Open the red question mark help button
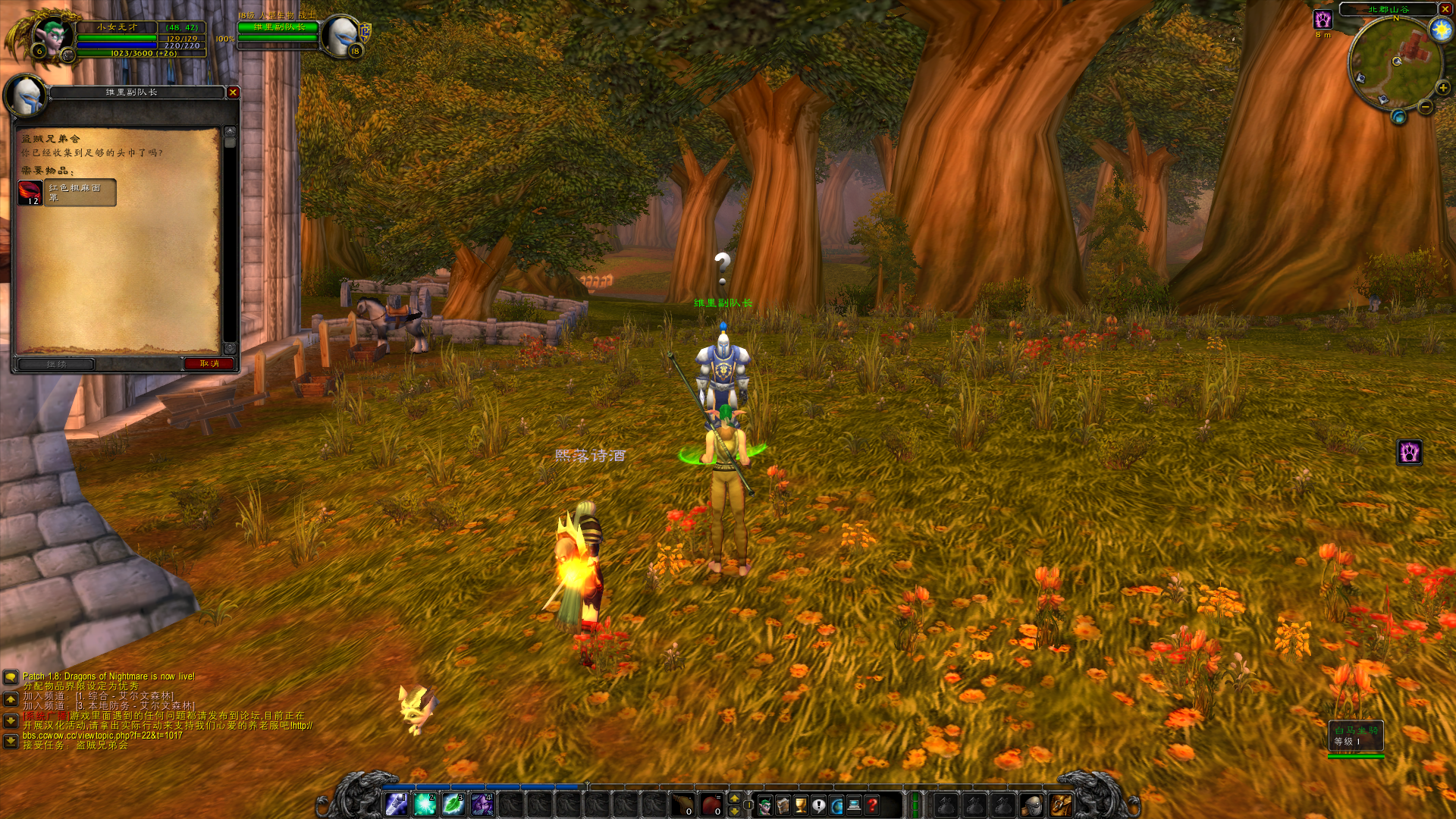 [x=873, y=805]
